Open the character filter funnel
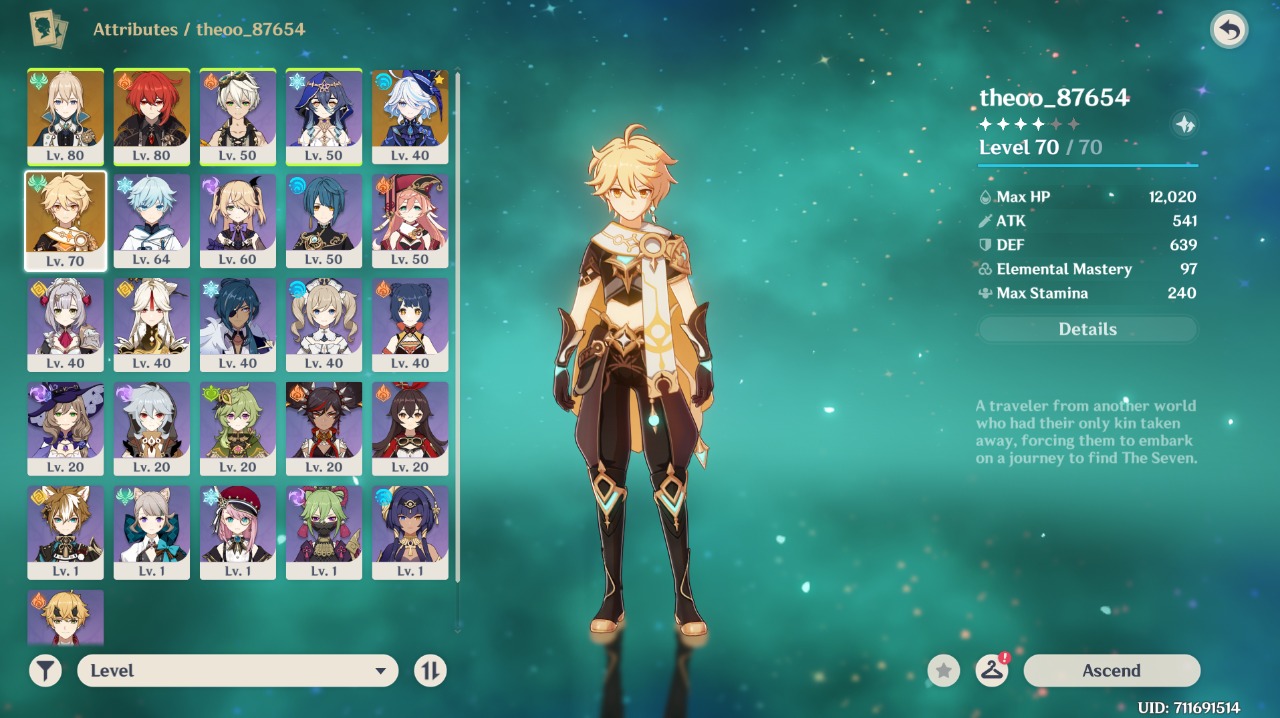 (45, 671)
